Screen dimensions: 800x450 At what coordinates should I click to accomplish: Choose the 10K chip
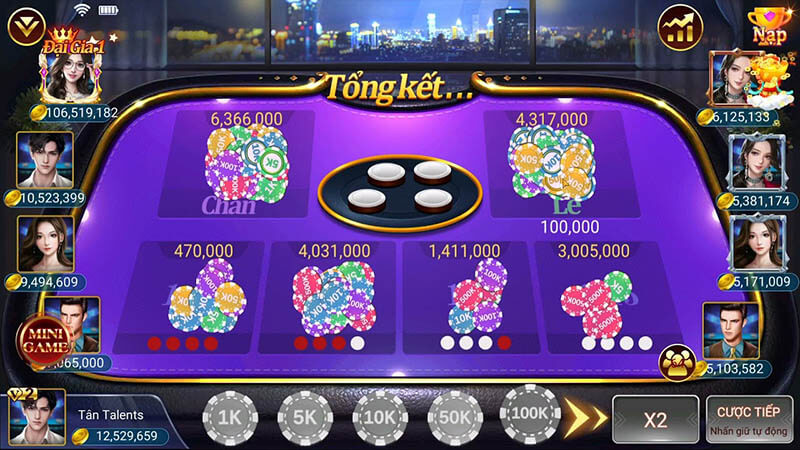[381, 417]
